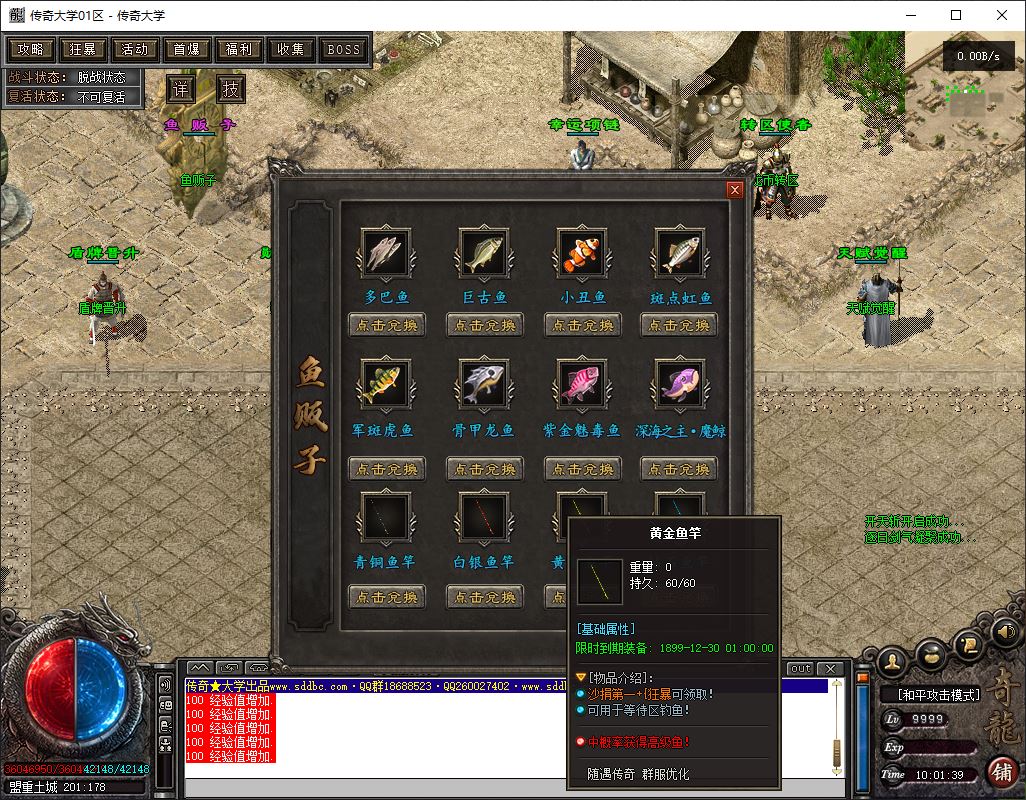Click 点击兑换 under 小丑鱼
The width and height of the screenshot is (1026, 800).
[x=583, y=325]
